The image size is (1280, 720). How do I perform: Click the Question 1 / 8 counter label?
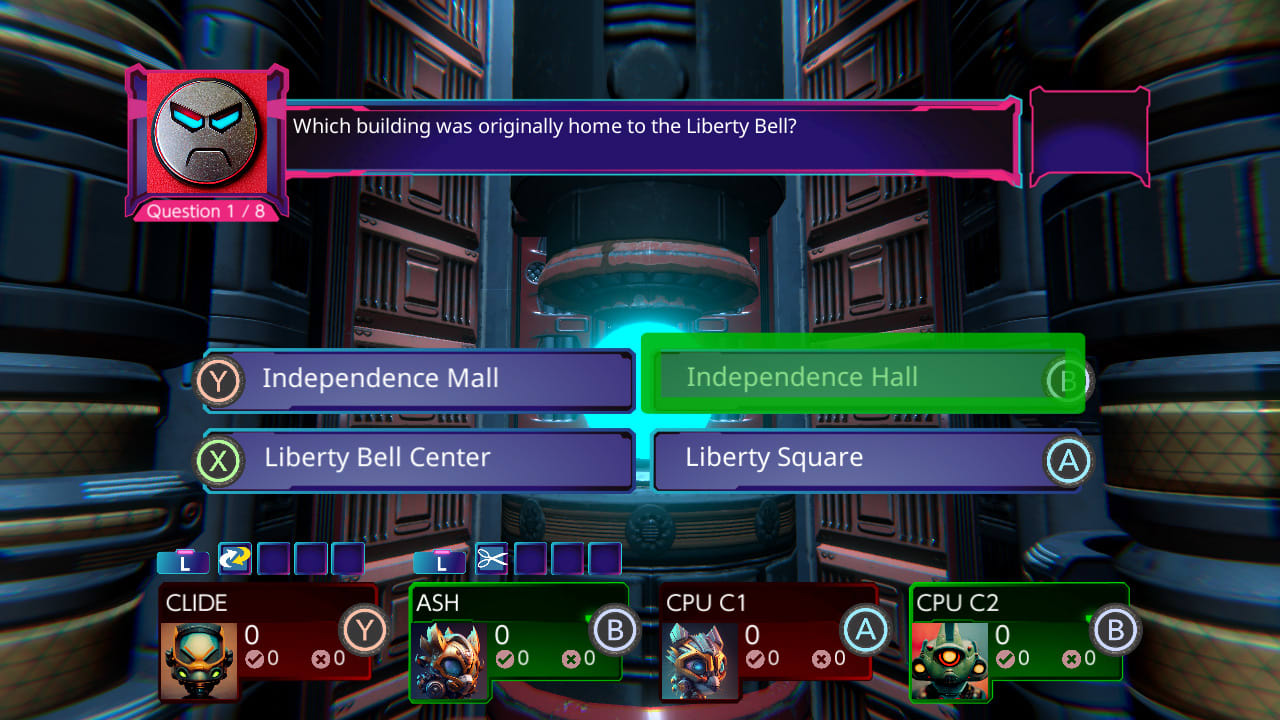(x=205, y=211)
